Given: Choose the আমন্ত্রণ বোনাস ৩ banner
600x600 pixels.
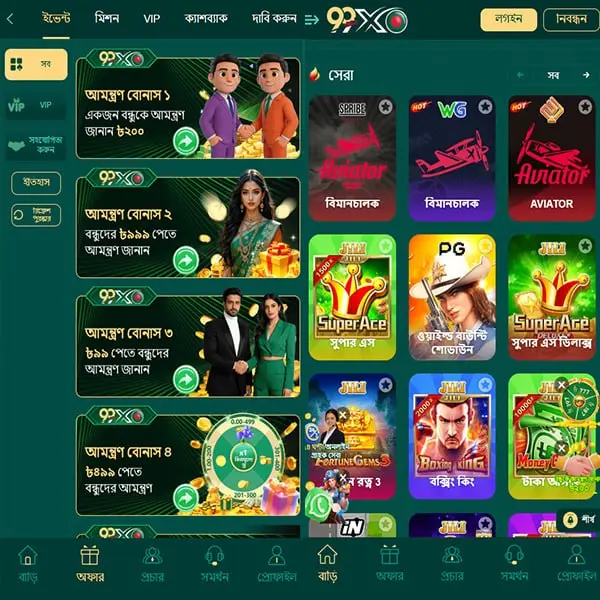Looking at the screenshot, I should coord(188,346).
